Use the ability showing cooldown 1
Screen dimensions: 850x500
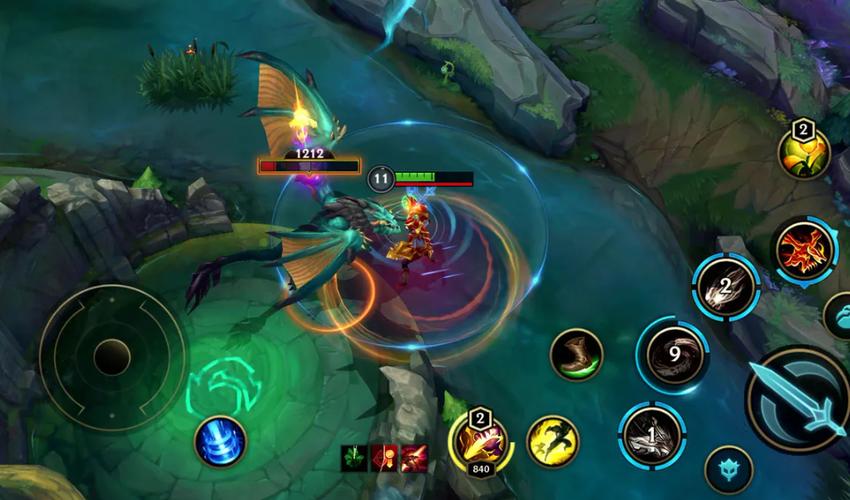tap(651, 436)
